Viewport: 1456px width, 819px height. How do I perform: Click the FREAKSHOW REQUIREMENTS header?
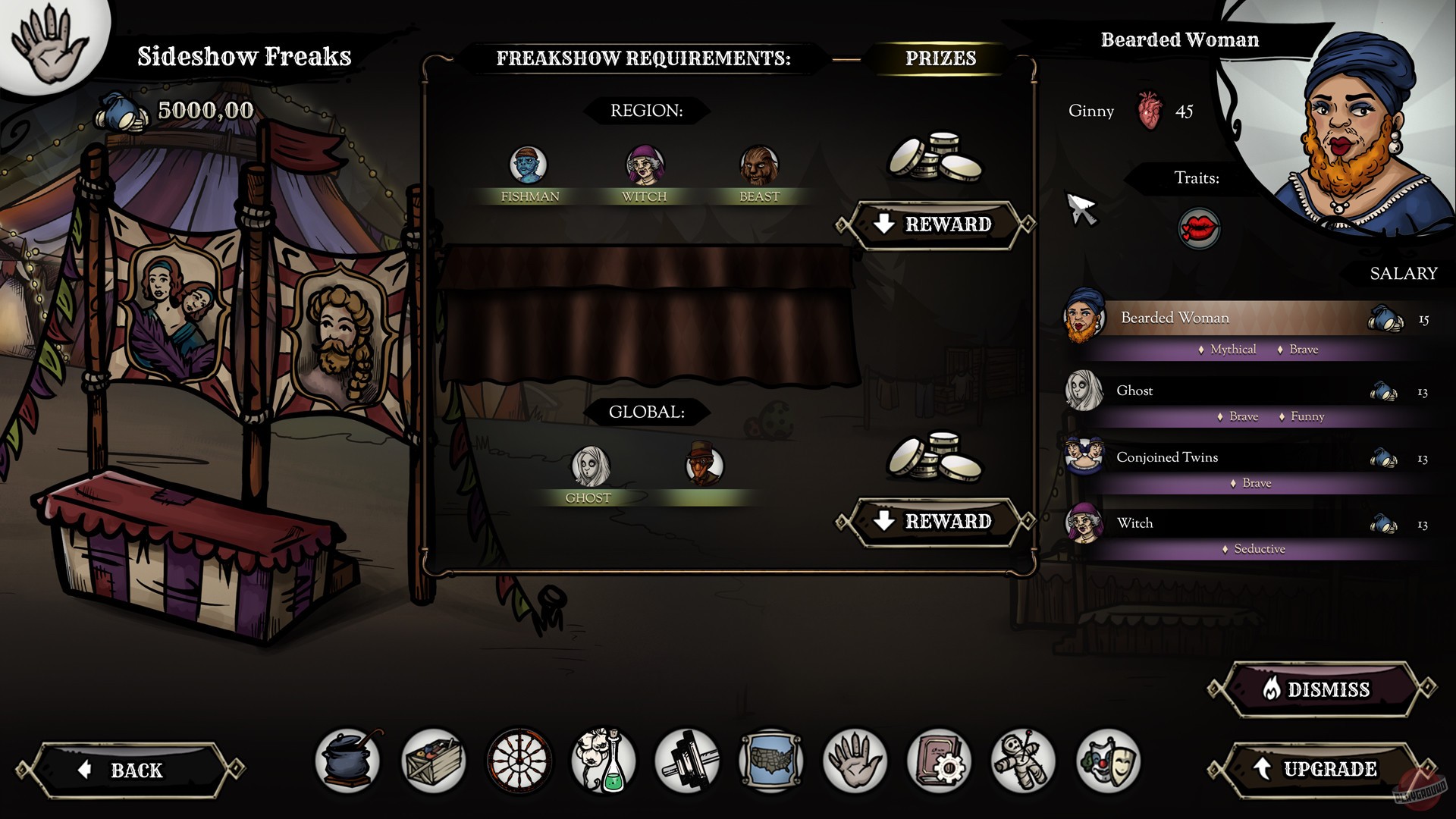click(x=643, y=58)
